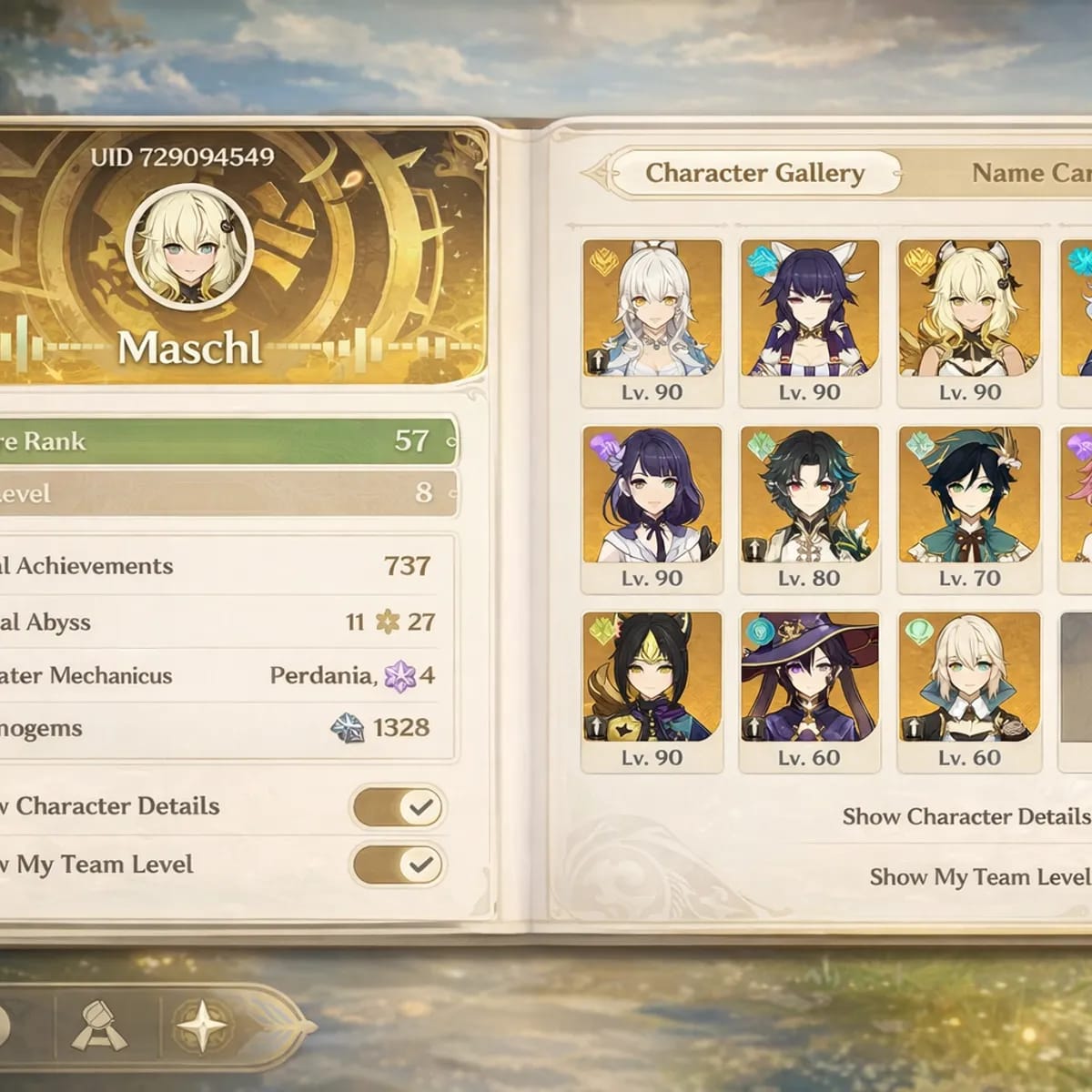1092x1092 pixels.
Task: Choose the Lv. 90 character with purple flower hairpin
Action: (x=652, y=507)
